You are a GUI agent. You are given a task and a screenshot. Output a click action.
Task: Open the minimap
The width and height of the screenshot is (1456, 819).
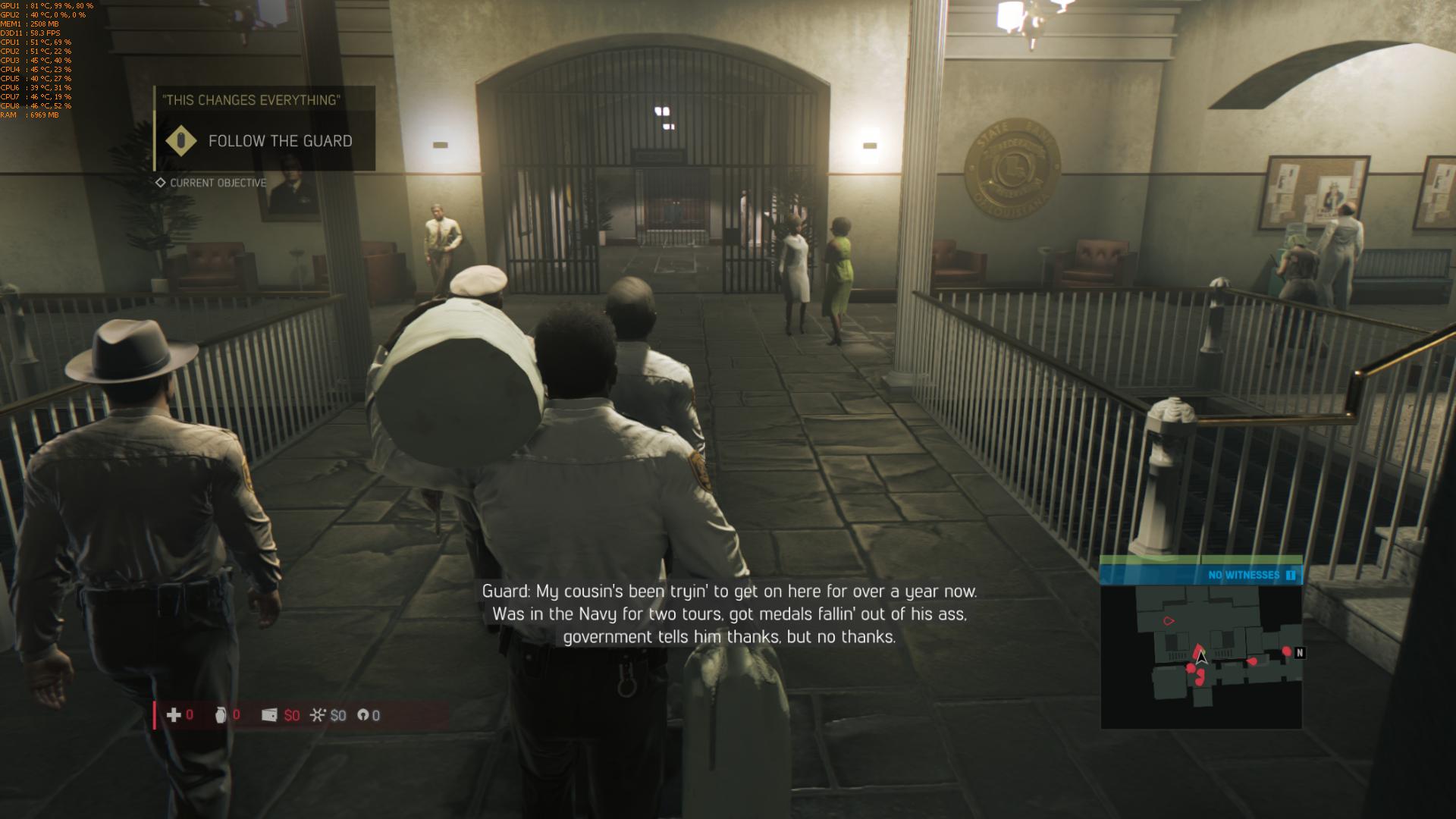[1201, 657]
